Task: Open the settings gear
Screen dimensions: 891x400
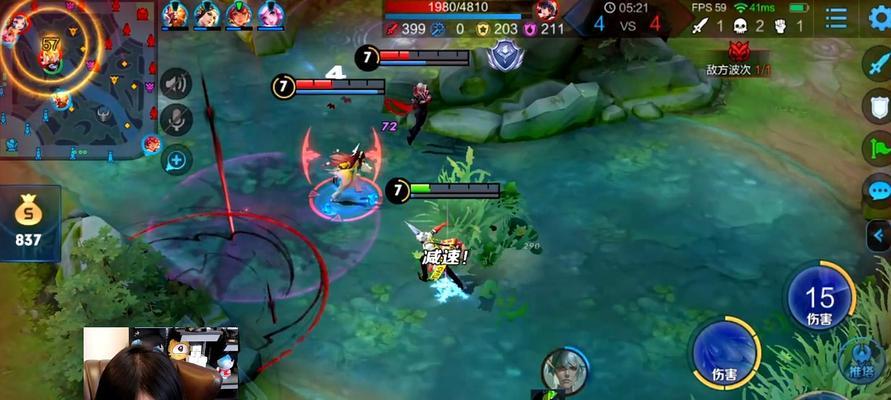Action: point(880,16)
